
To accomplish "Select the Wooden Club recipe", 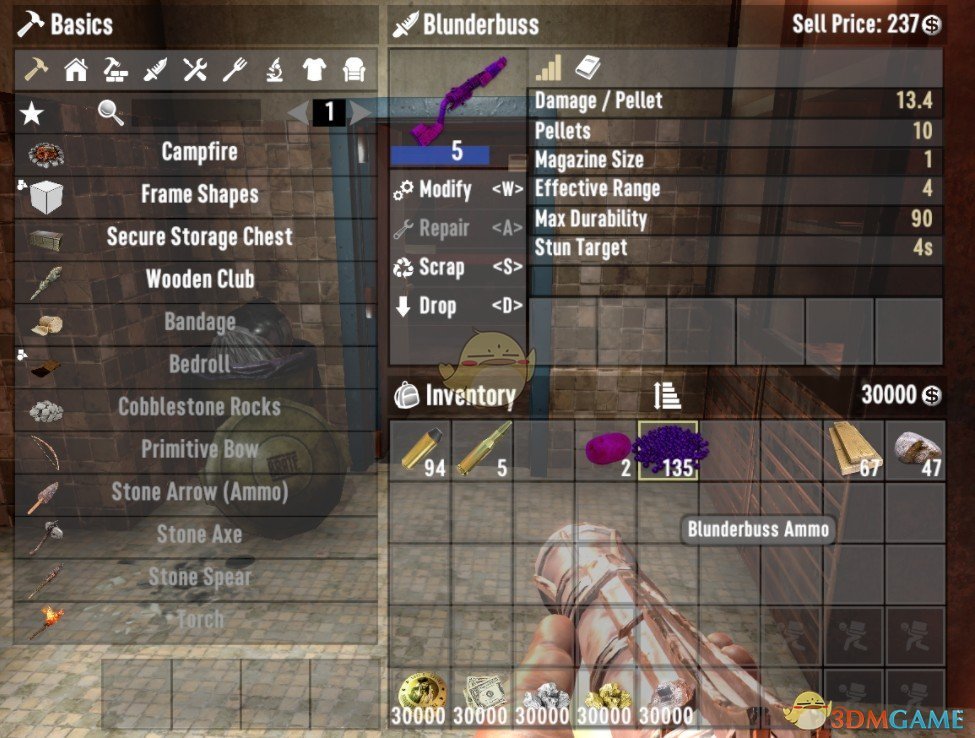I will coord(199,279).
